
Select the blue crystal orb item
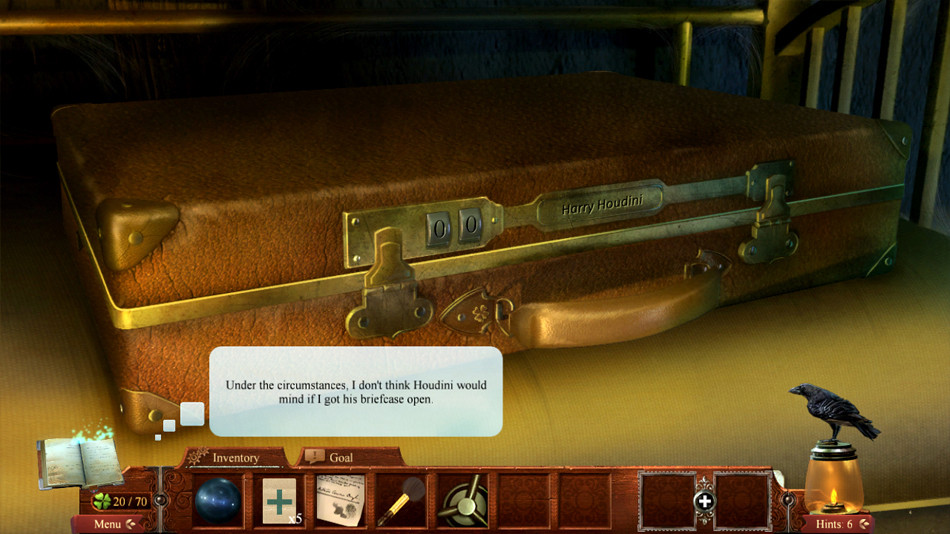[x=219, y=500]
